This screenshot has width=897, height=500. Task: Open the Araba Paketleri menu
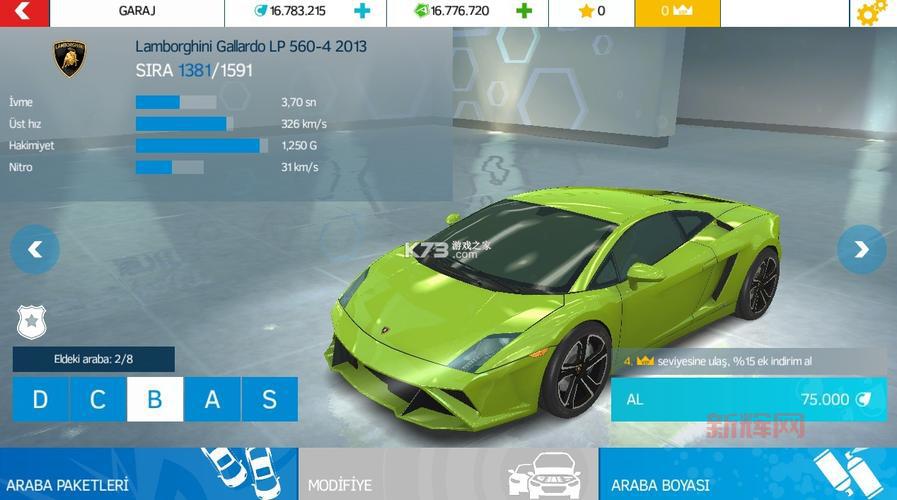click(148, 475)
